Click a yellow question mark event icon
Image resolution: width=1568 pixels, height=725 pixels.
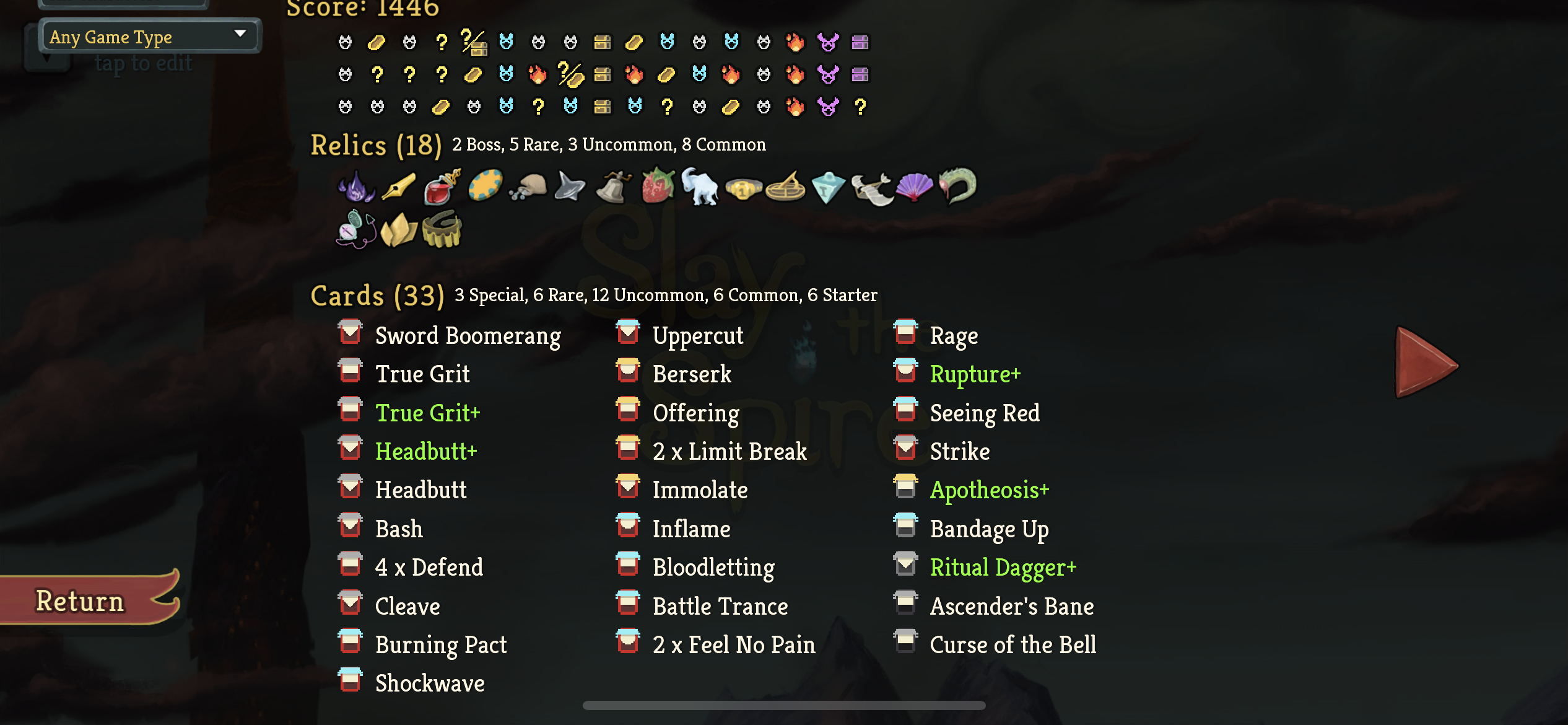click(440, 42)
